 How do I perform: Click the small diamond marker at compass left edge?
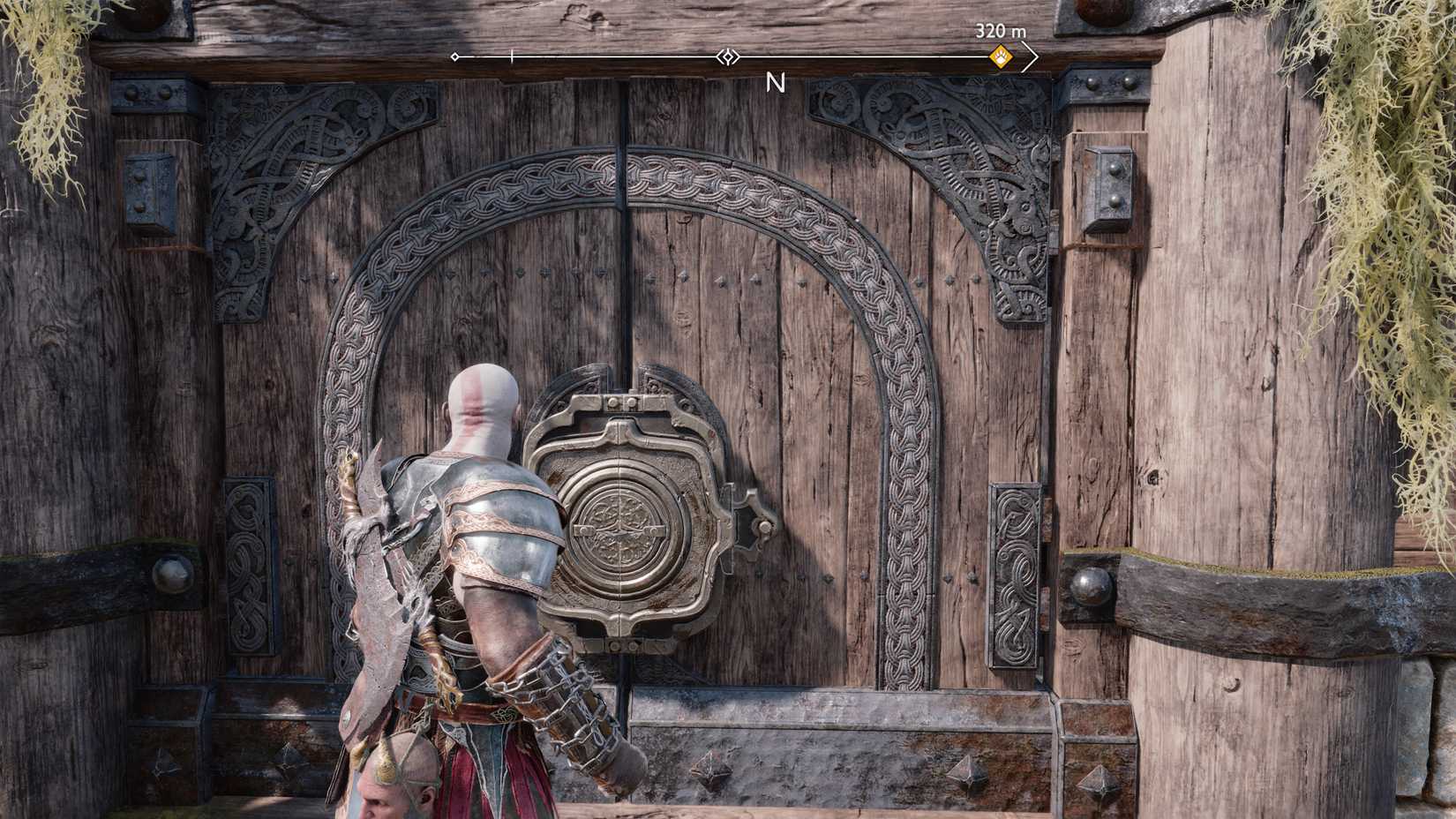click(x=454, y=58)
